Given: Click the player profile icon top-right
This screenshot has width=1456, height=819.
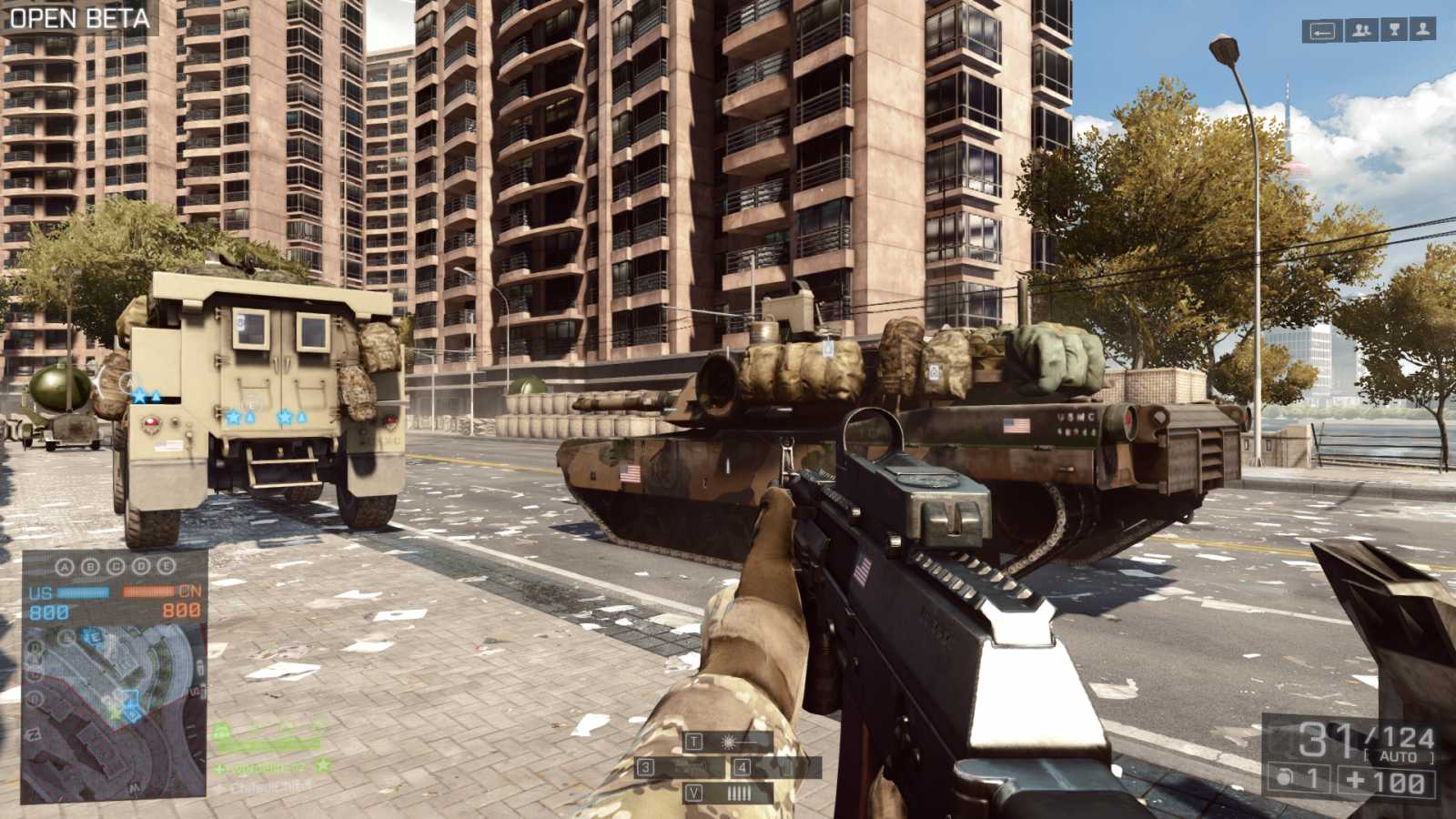Looking at the screenshot, I should tap(1422, 30).
